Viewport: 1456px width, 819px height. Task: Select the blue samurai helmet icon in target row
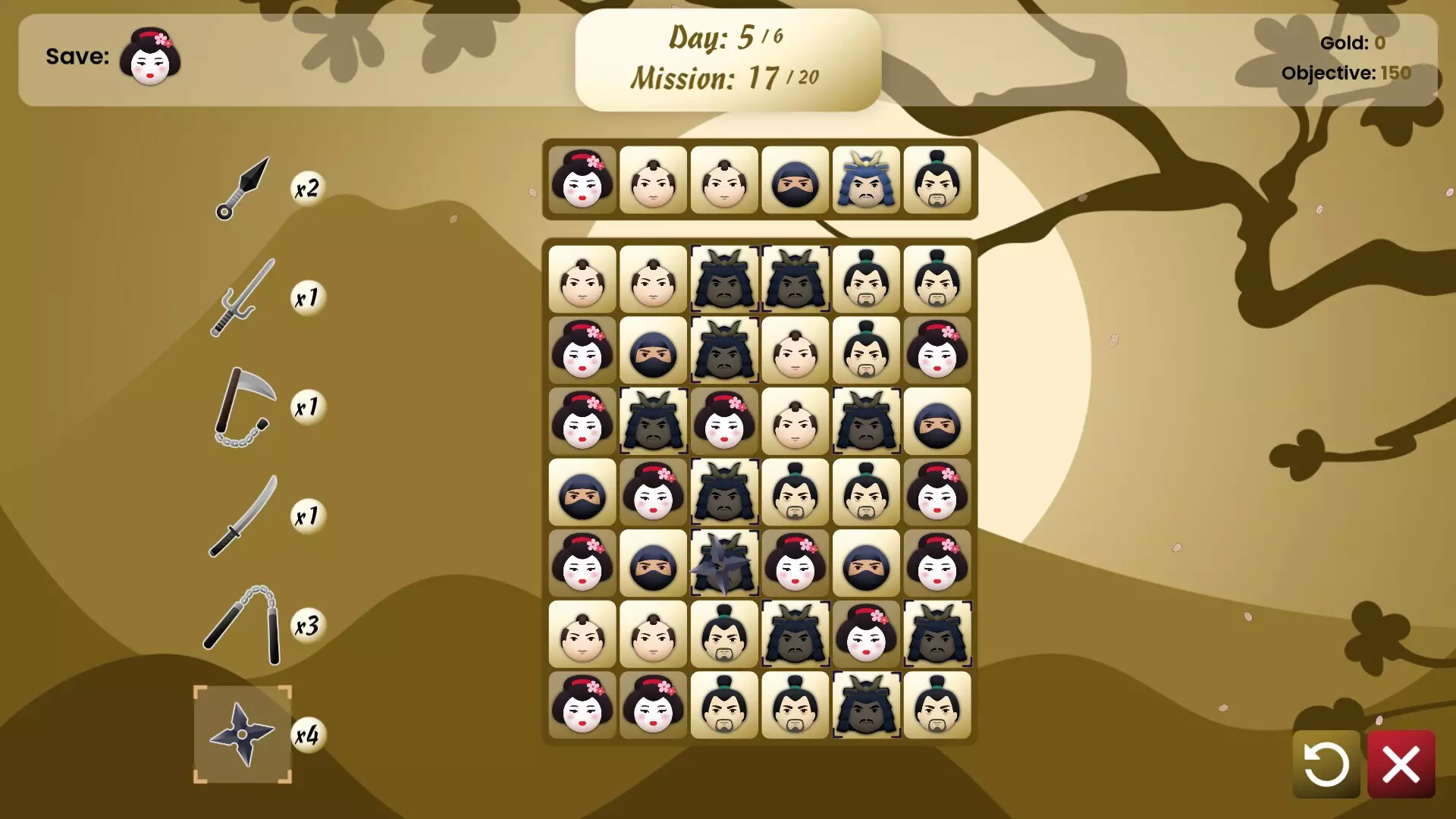[x=867, y=180]
